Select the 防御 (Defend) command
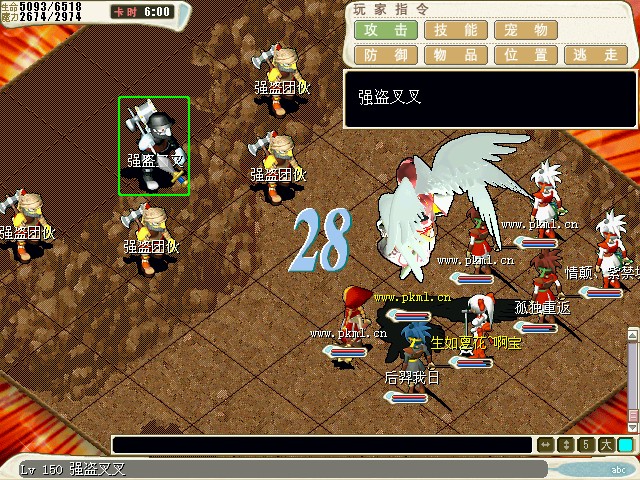640x480 pixels. coord(386,55)
